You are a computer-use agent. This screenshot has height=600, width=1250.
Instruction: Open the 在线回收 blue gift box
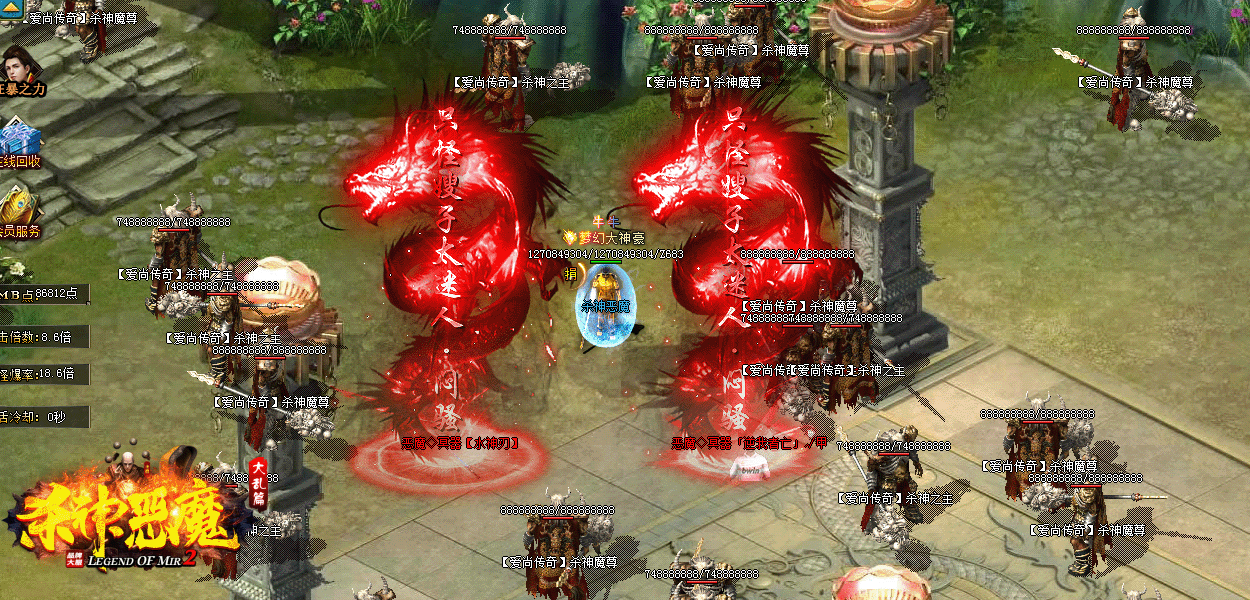pos(18,138)
